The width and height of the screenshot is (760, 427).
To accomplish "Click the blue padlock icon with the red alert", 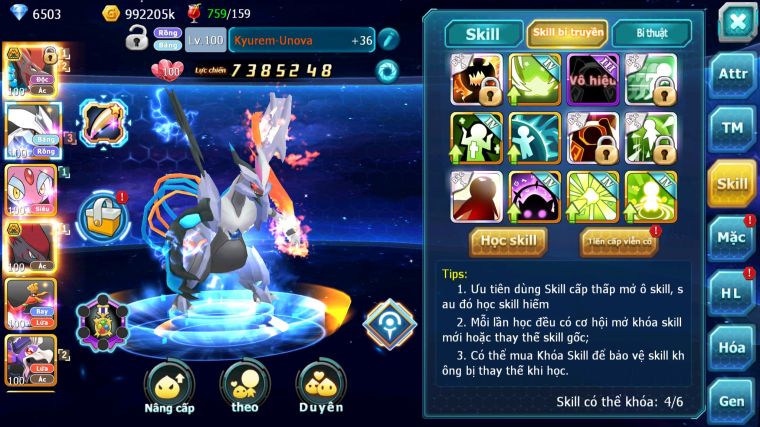I will pyautogui.click(x=102, y=213).
